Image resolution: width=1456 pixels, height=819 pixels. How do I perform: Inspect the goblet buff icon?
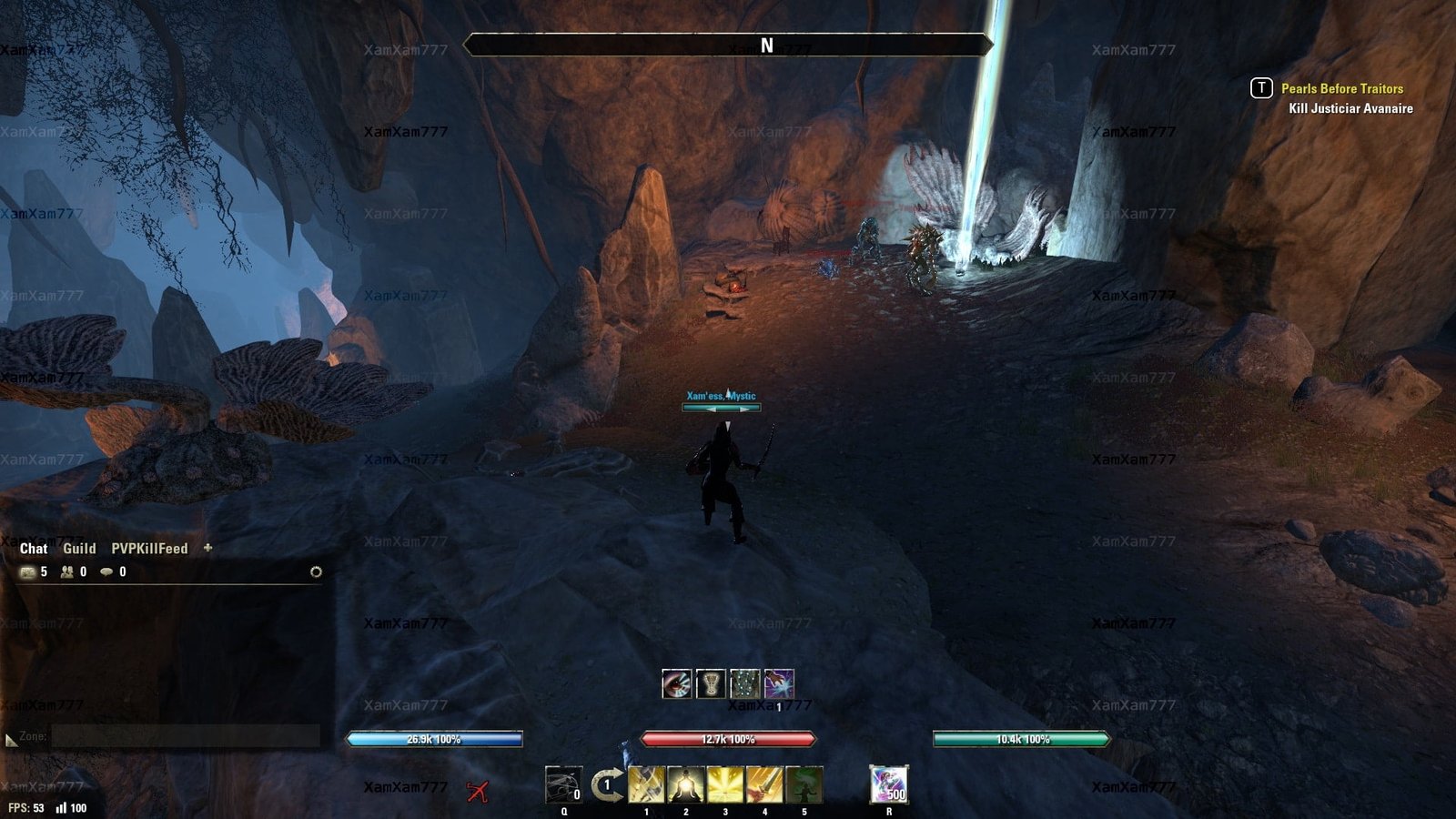click(710, 683)
